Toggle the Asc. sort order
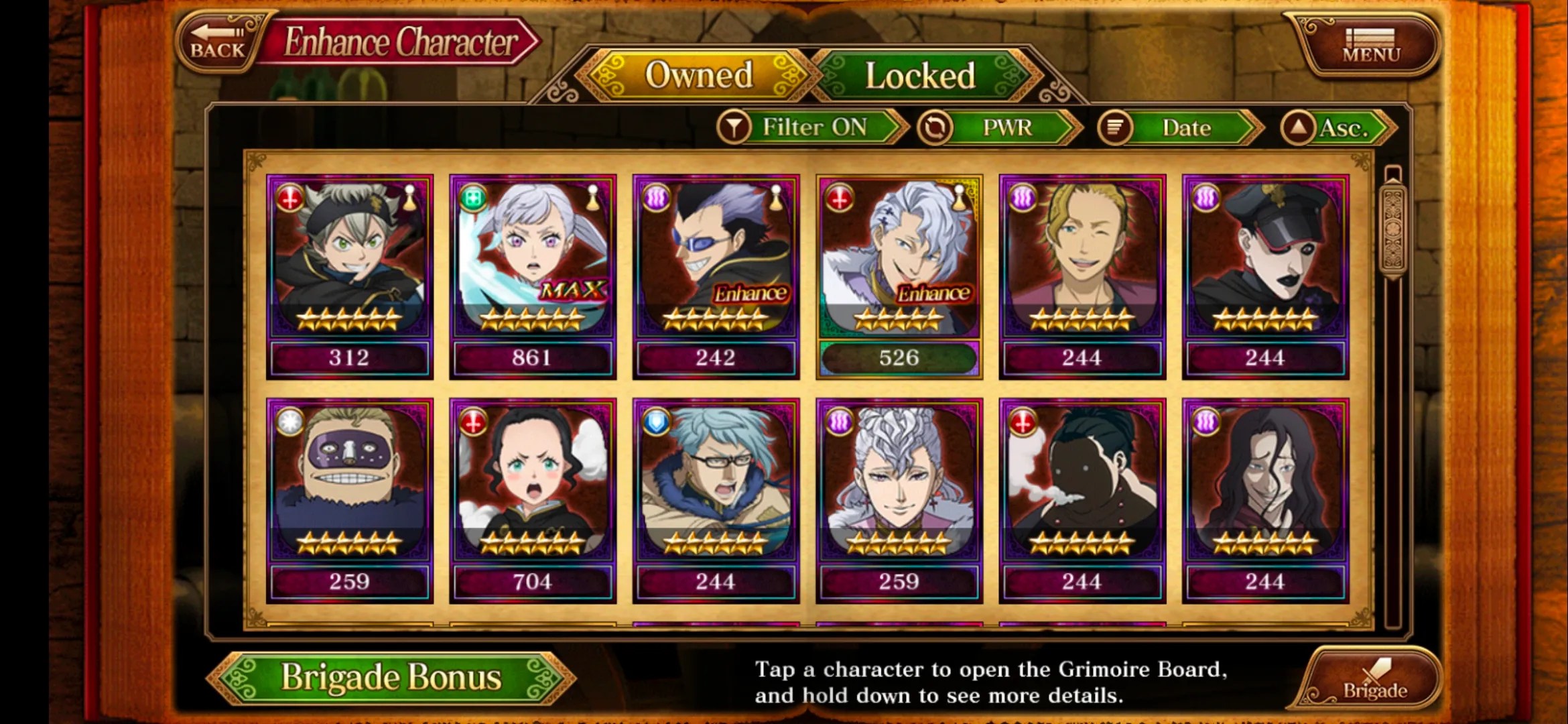Viewport: 1568px width, 724px height. coord(1337,127)
